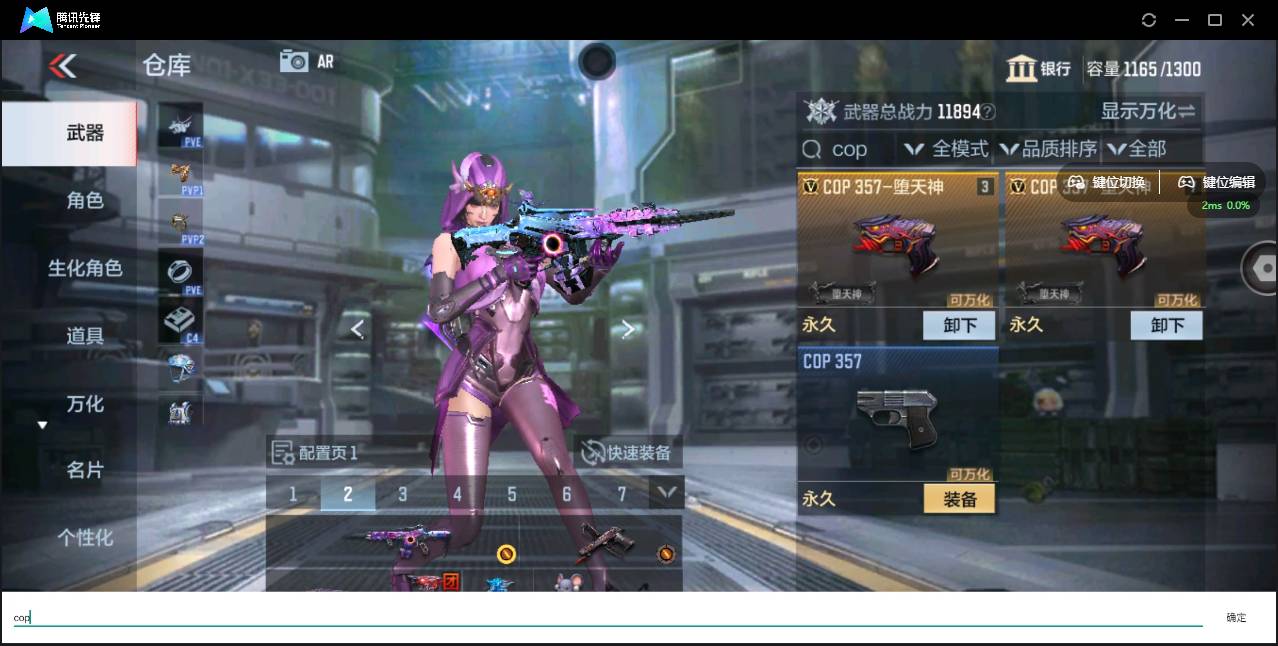Open the 名片 category

84,470
